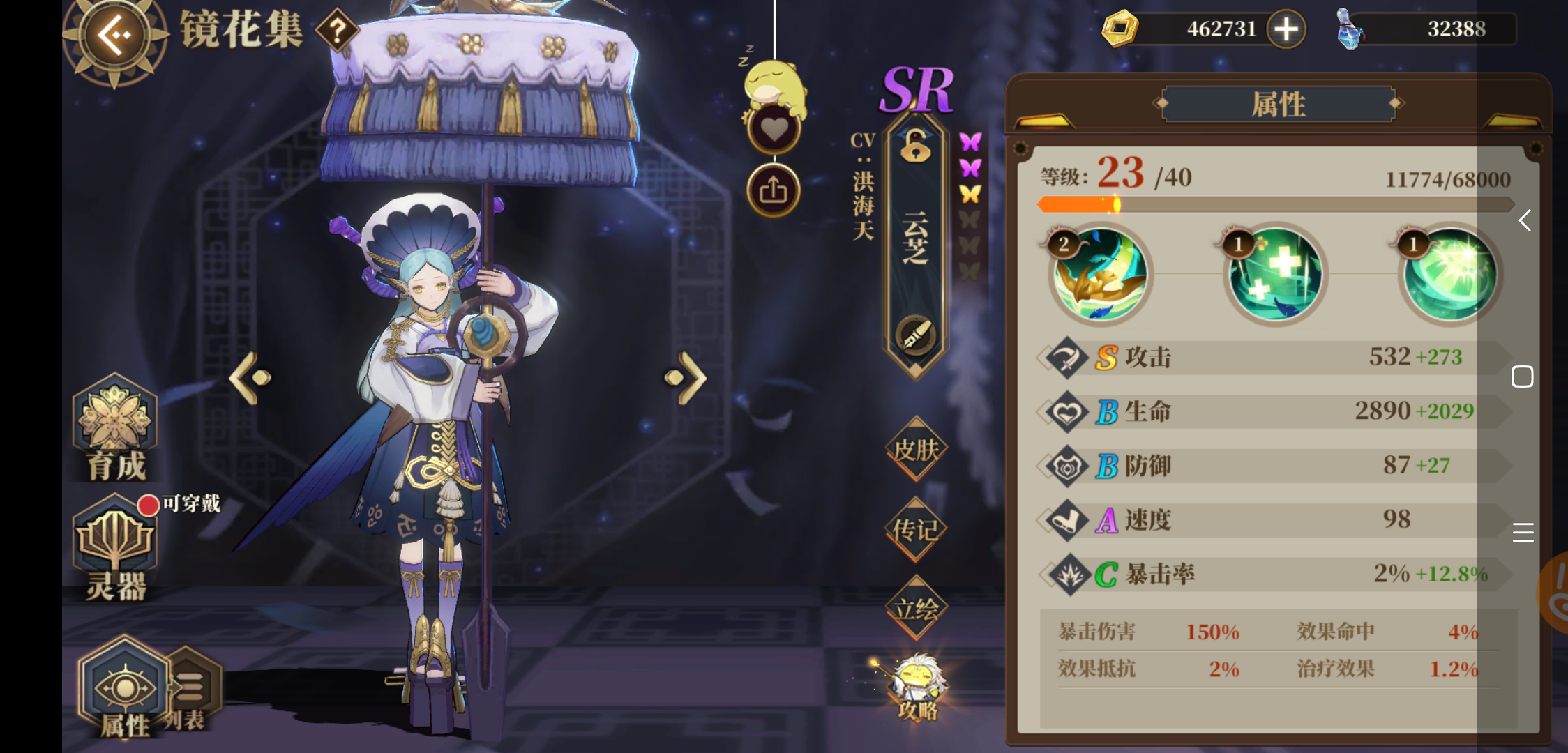Toggle the heart favorite marker

[x=774, y=129]
